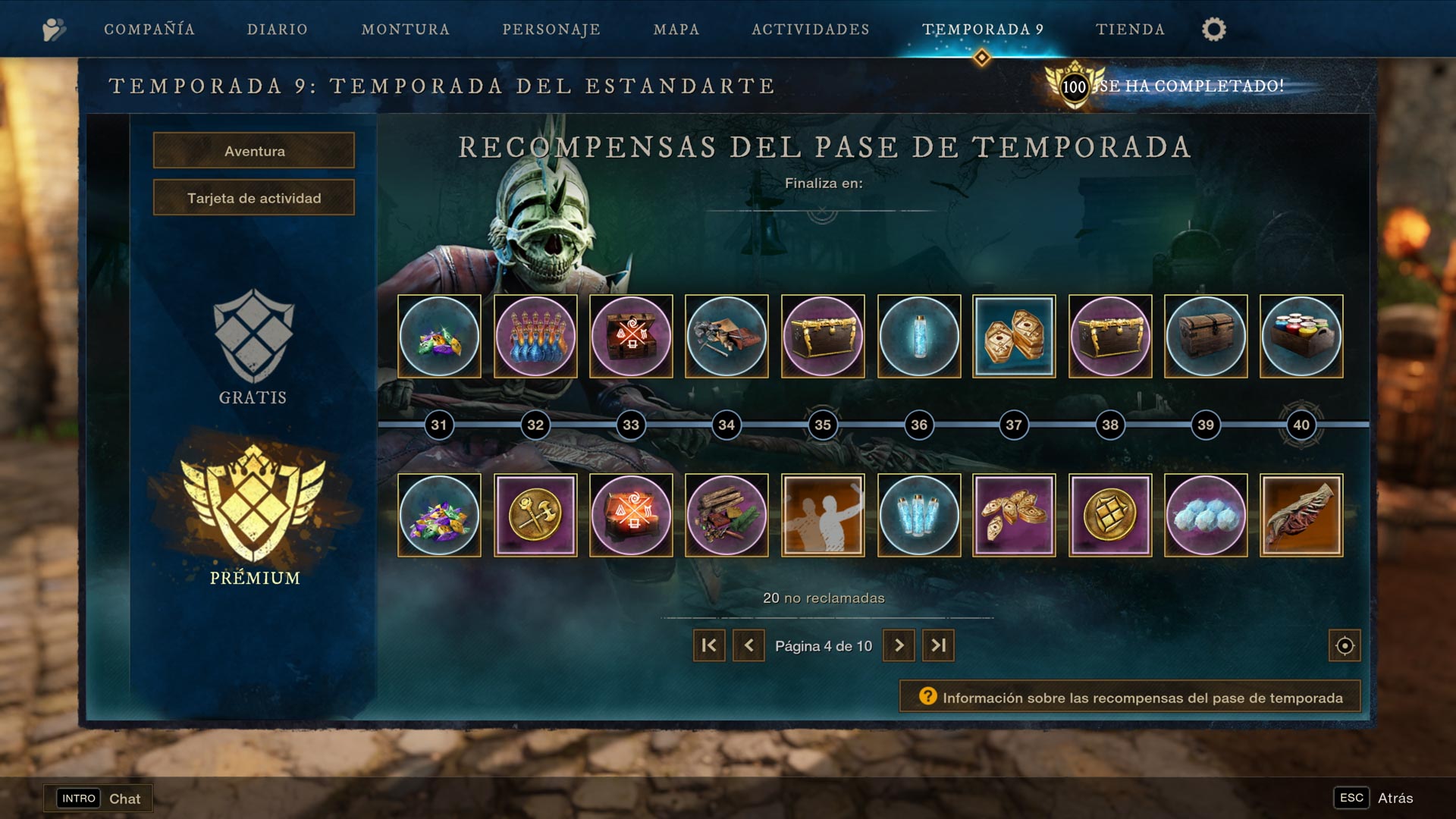Click Información sobre las recompensas del pase

[x=1129, y=695]
